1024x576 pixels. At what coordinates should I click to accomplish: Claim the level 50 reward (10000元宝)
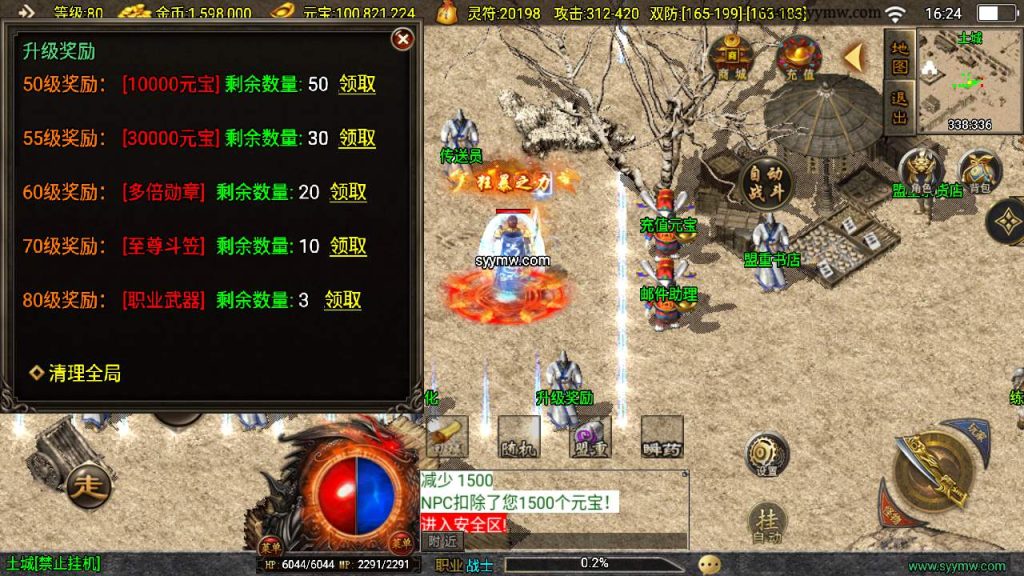coord(357,84)
